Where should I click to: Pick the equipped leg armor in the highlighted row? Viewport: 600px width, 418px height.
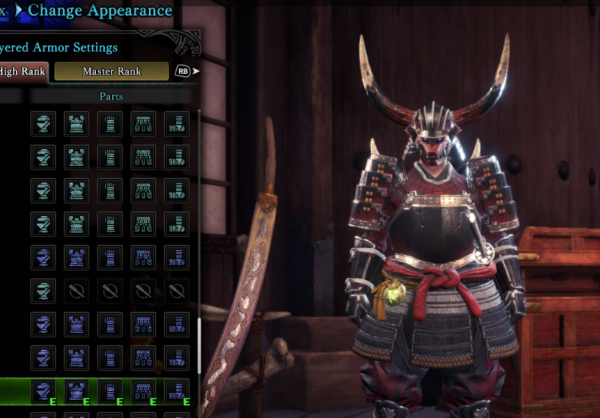[x=177, y=391]
